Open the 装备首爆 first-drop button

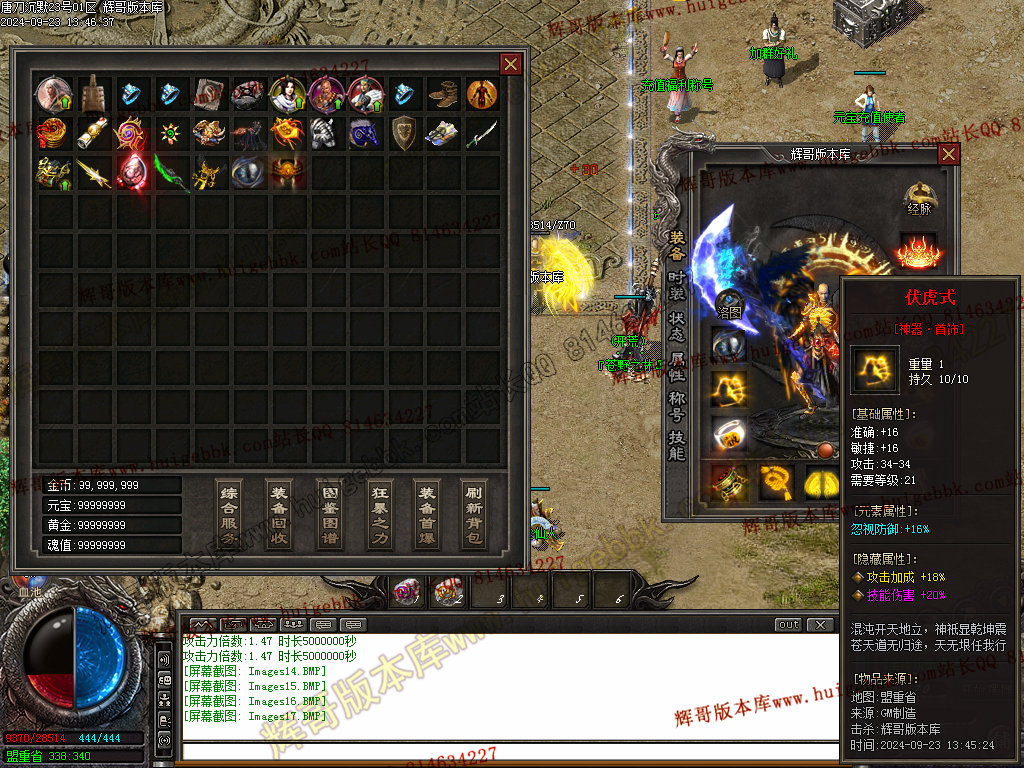[x=427, y=514]
